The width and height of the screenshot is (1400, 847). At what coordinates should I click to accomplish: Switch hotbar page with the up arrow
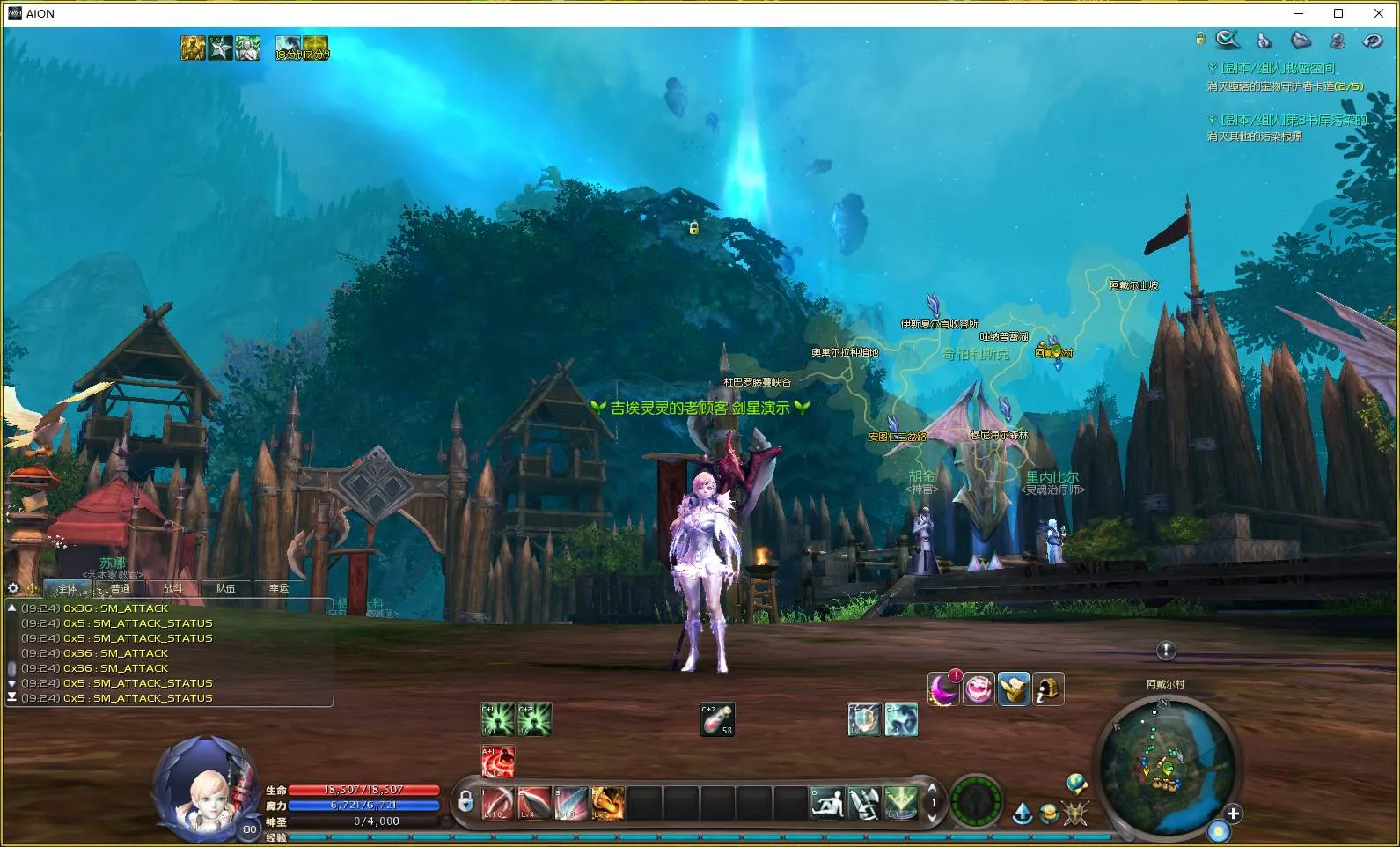tap(933, 789)
